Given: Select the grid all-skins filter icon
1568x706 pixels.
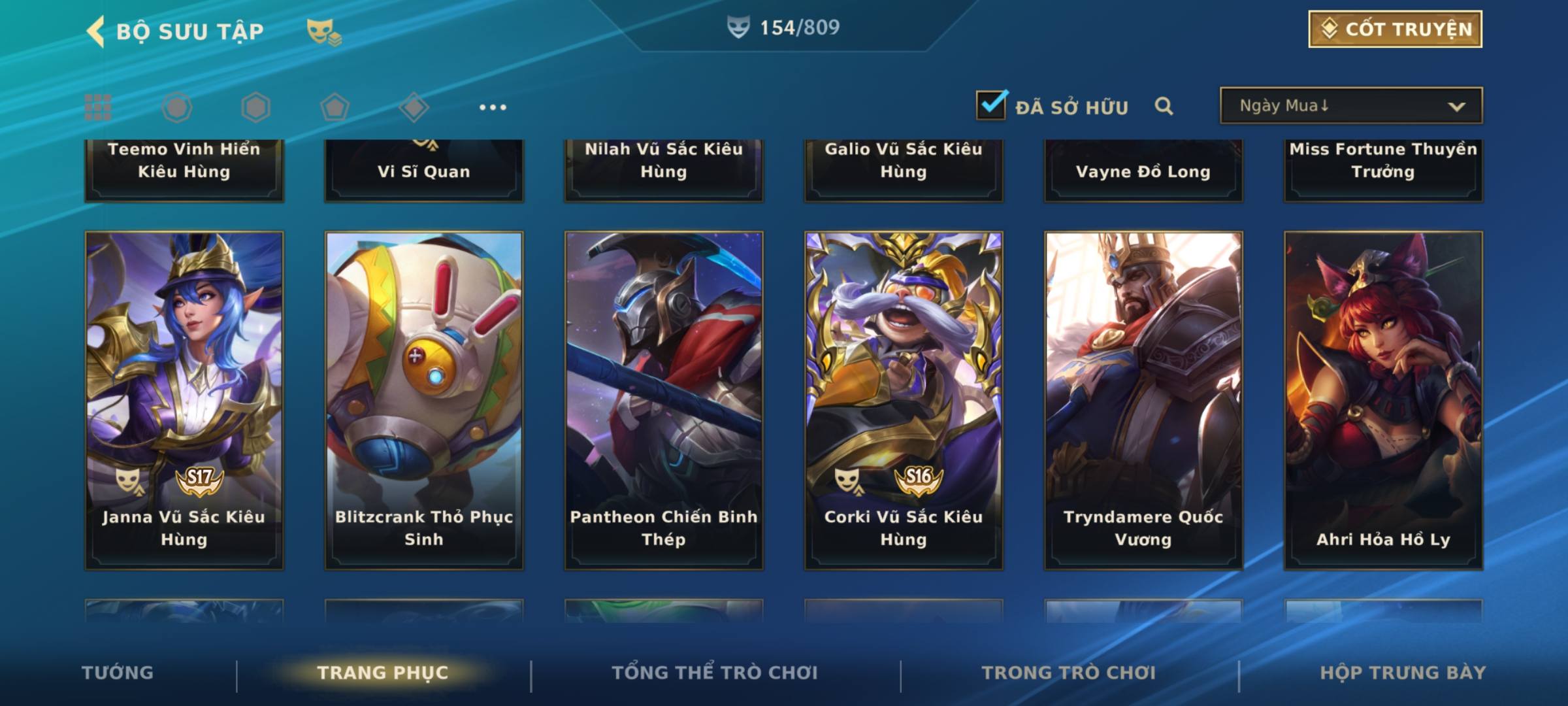Looking at the screenshot, I should pyautogui.click(x=98, y=107).
